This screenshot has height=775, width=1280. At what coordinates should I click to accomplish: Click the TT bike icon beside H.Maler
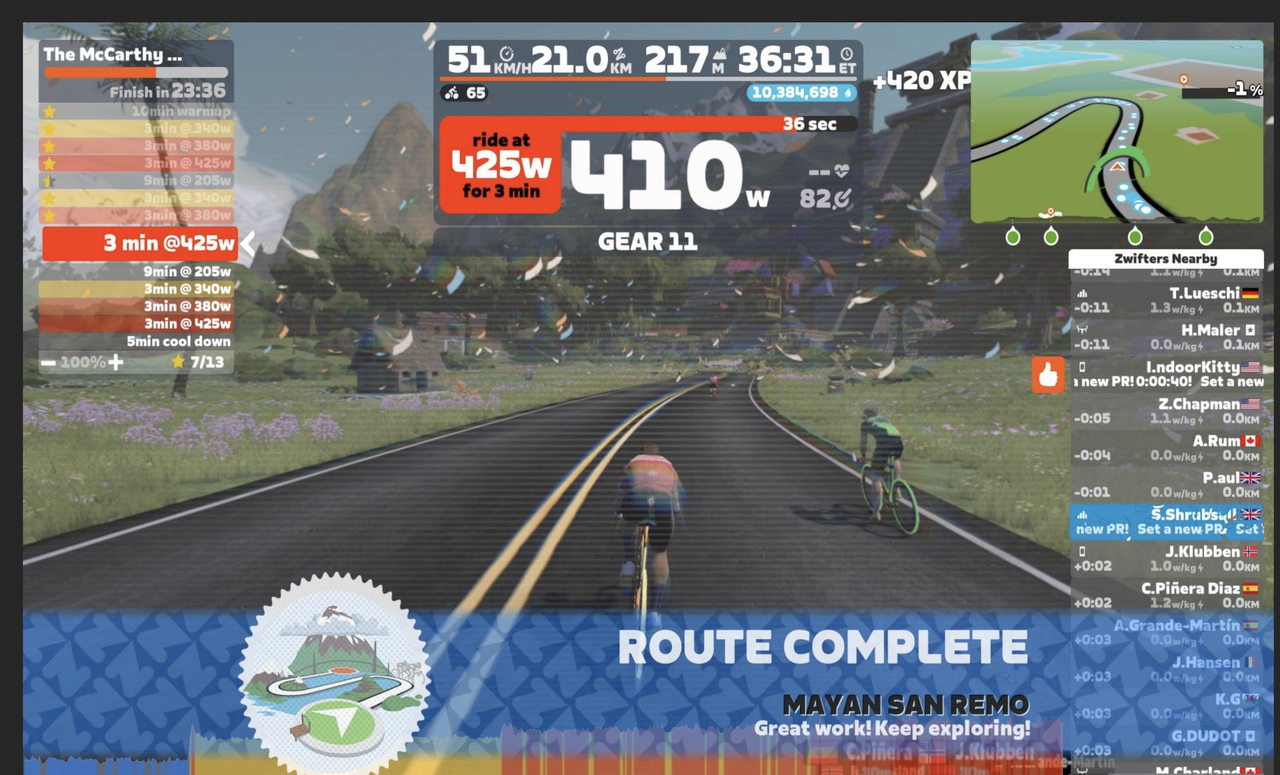[1085, 330]
